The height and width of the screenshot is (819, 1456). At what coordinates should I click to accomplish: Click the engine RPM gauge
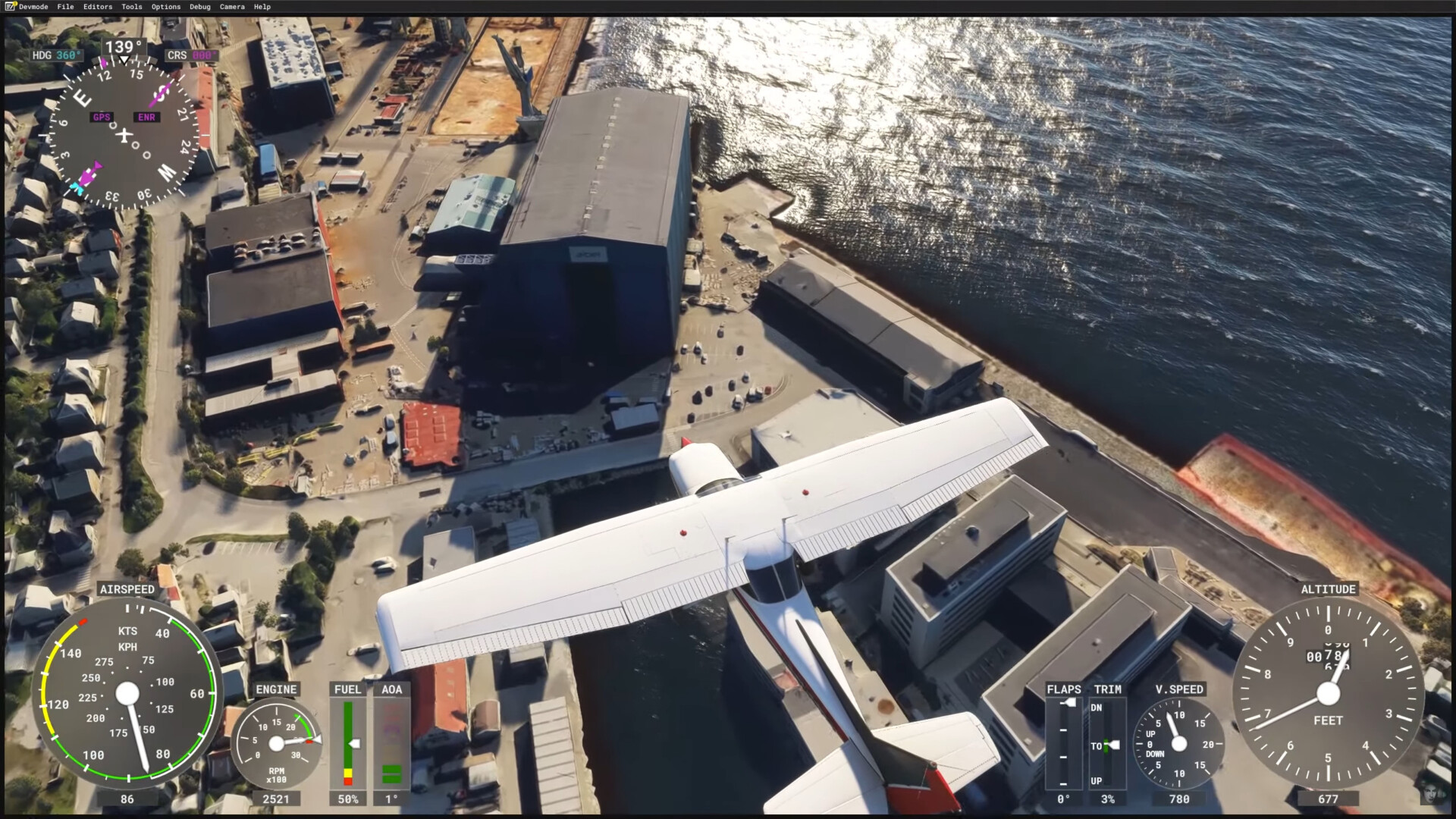[x=276, y=743]
